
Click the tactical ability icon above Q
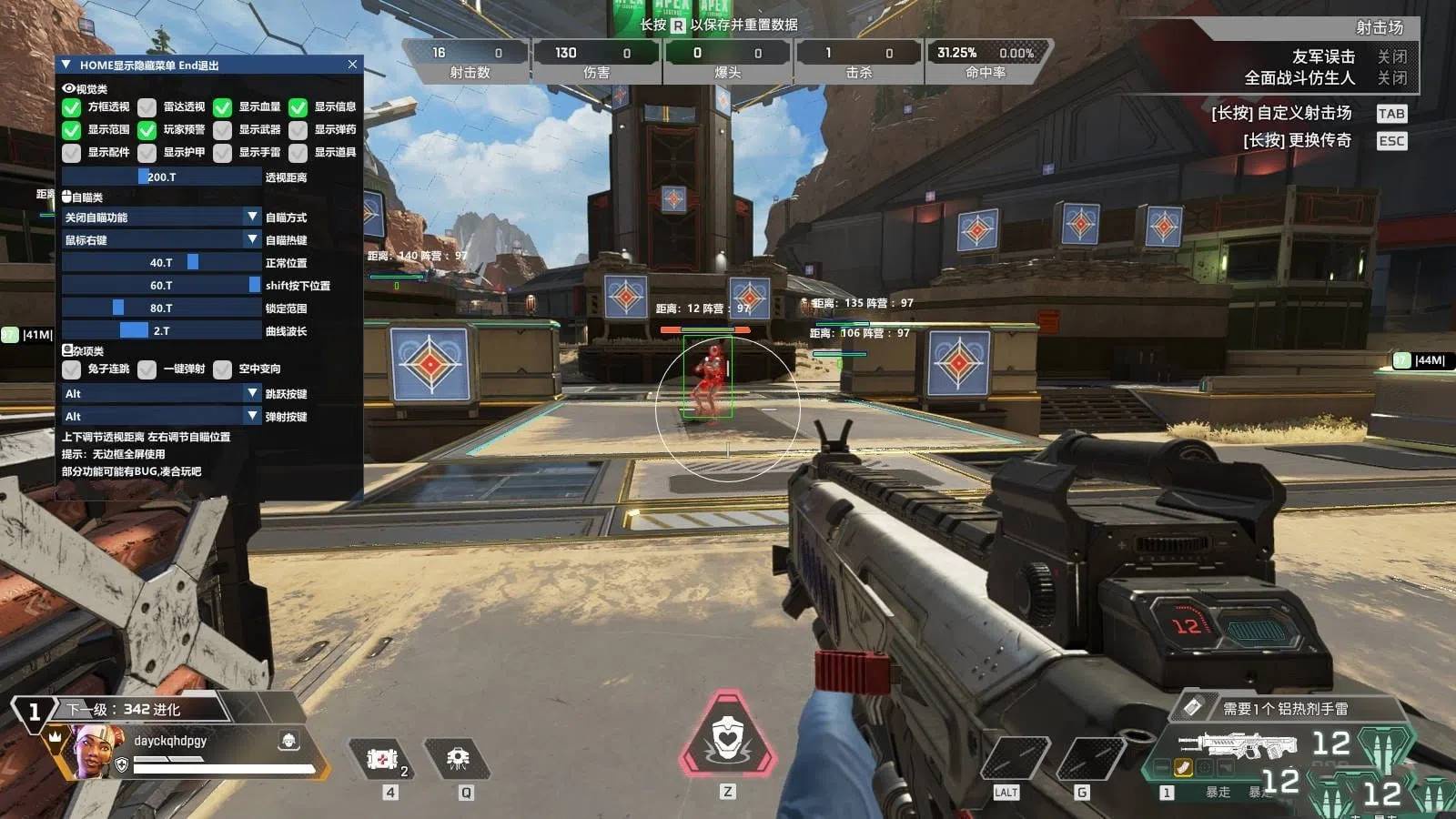[459, 758]
